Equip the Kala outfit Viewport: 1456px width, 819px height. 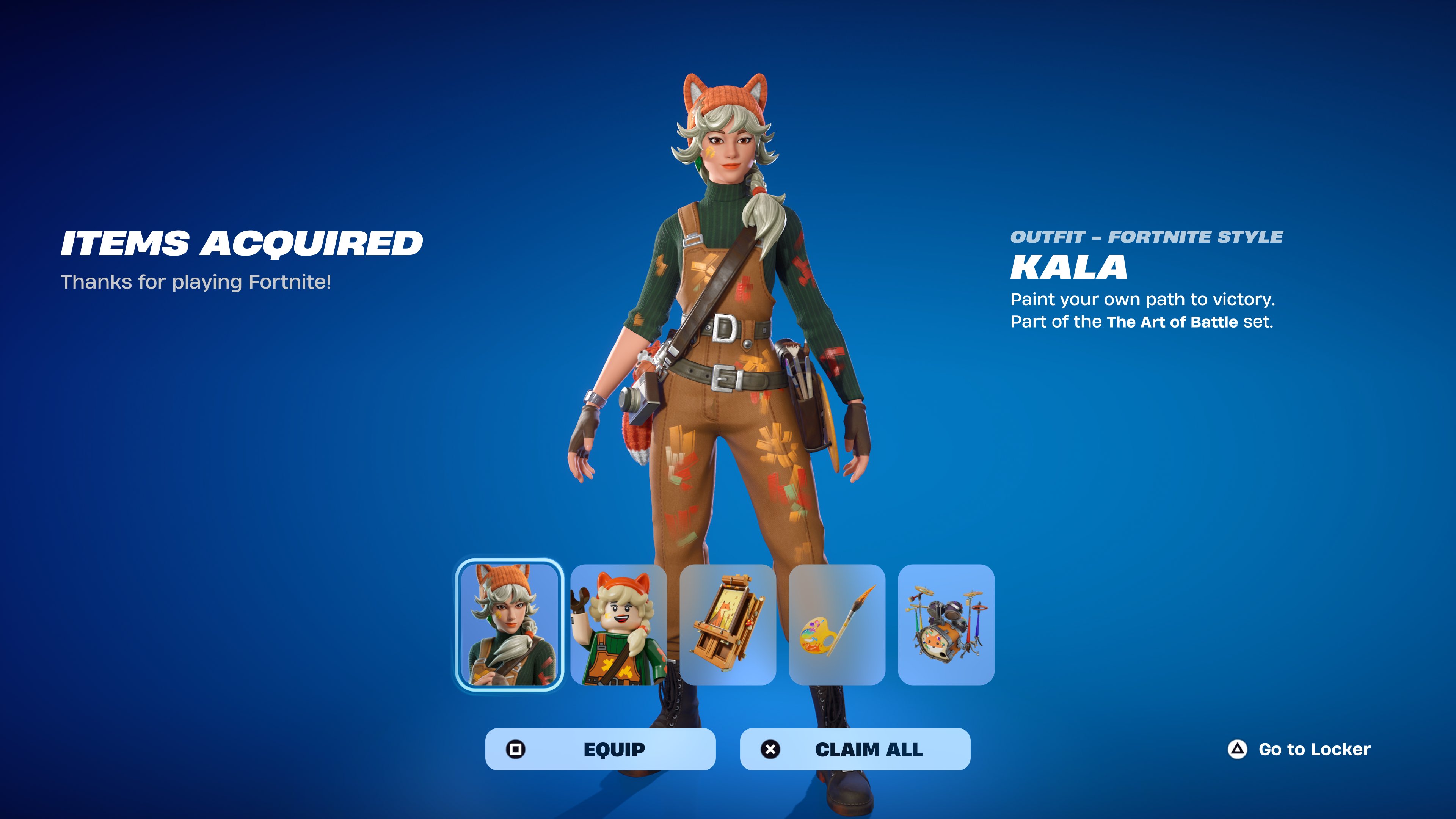point(600,749)
